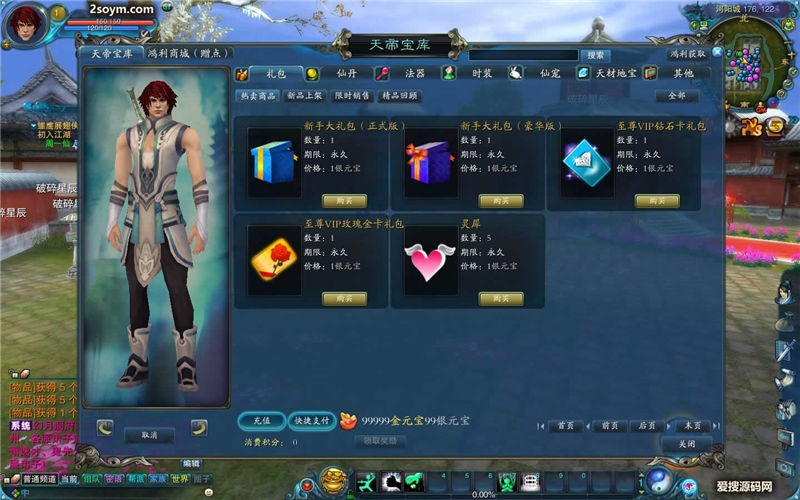Click the 搜索 search button
The image size is (800, 500).
[595, 55]
